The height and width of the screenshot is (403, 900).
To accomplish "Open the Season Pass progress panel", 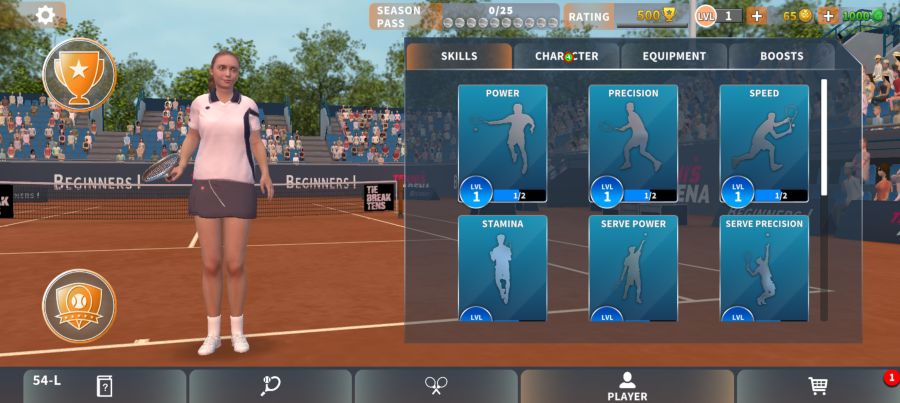I will [x=465, y=16].
